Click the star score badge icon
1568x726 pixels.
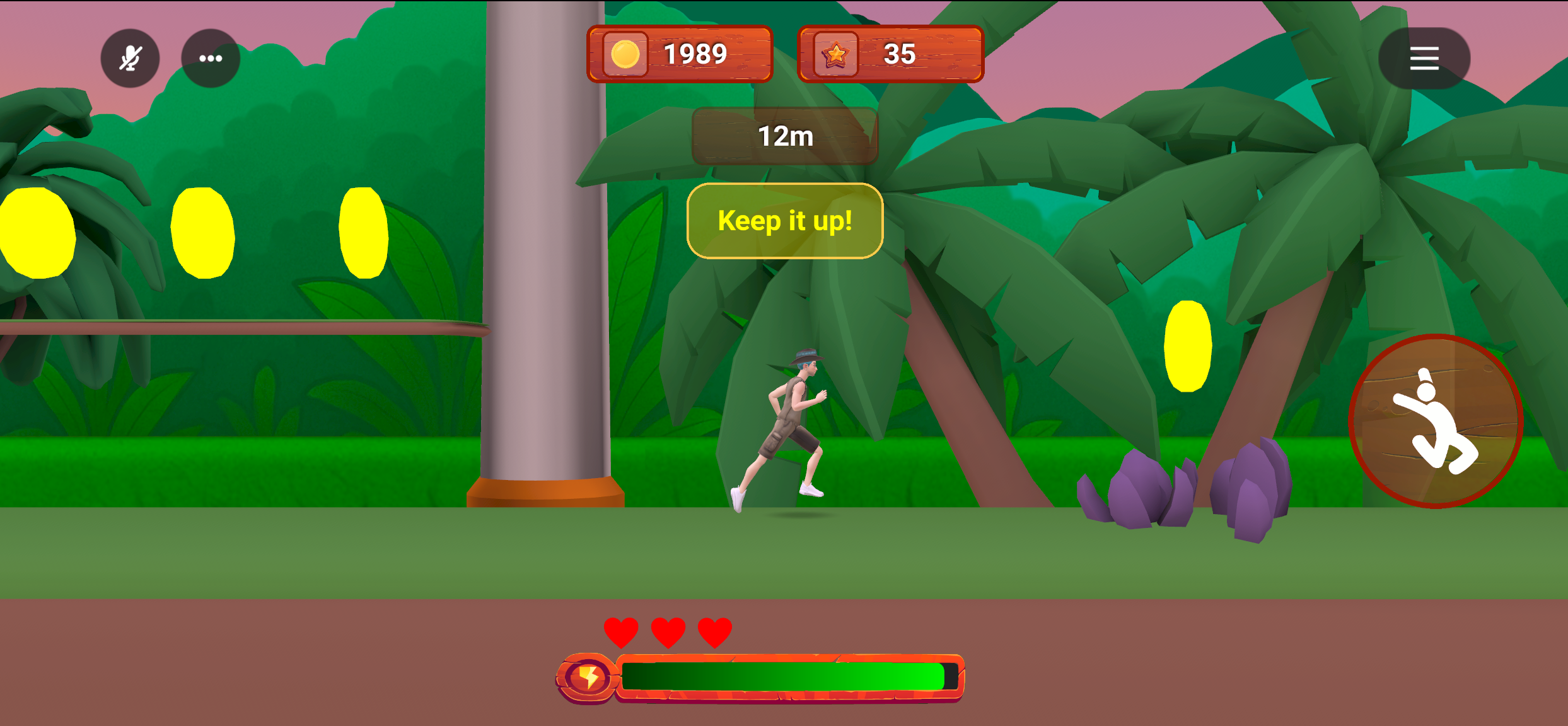click(835, 54)
